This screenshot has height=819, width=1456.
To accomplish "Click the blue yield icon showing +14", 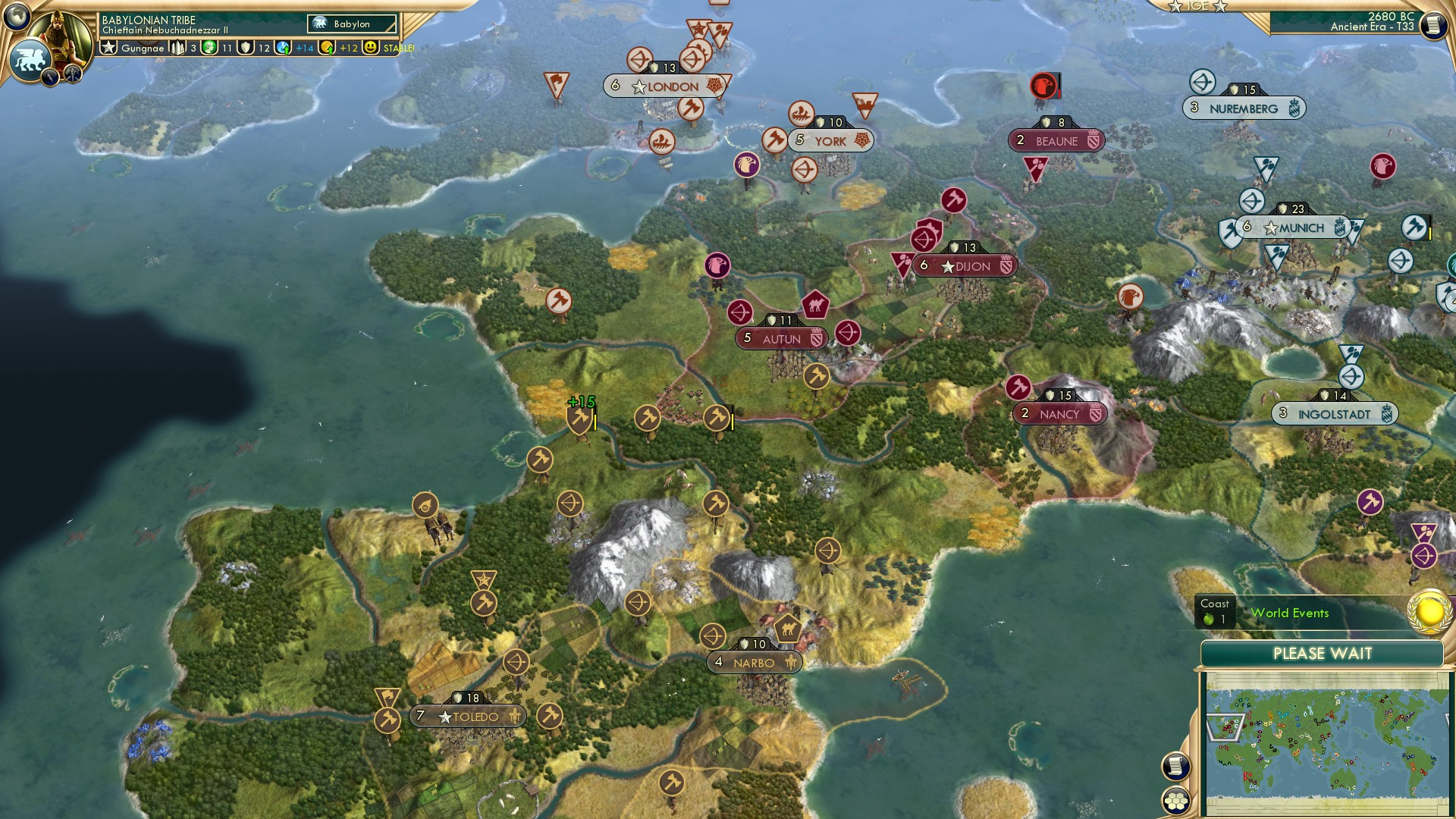I will pos(282,47).
